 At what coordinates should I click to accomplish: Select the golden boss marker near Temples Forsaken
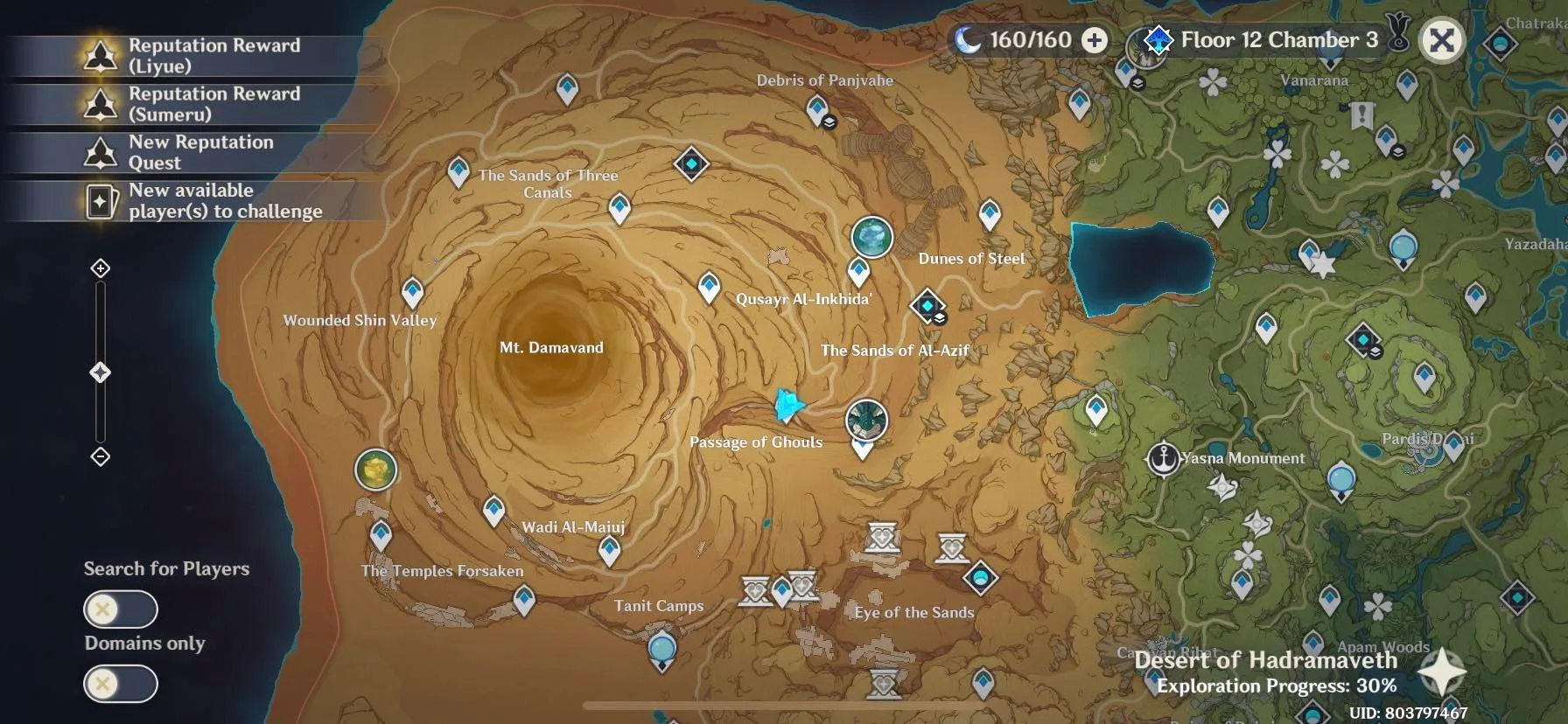[x=375, y=470]
